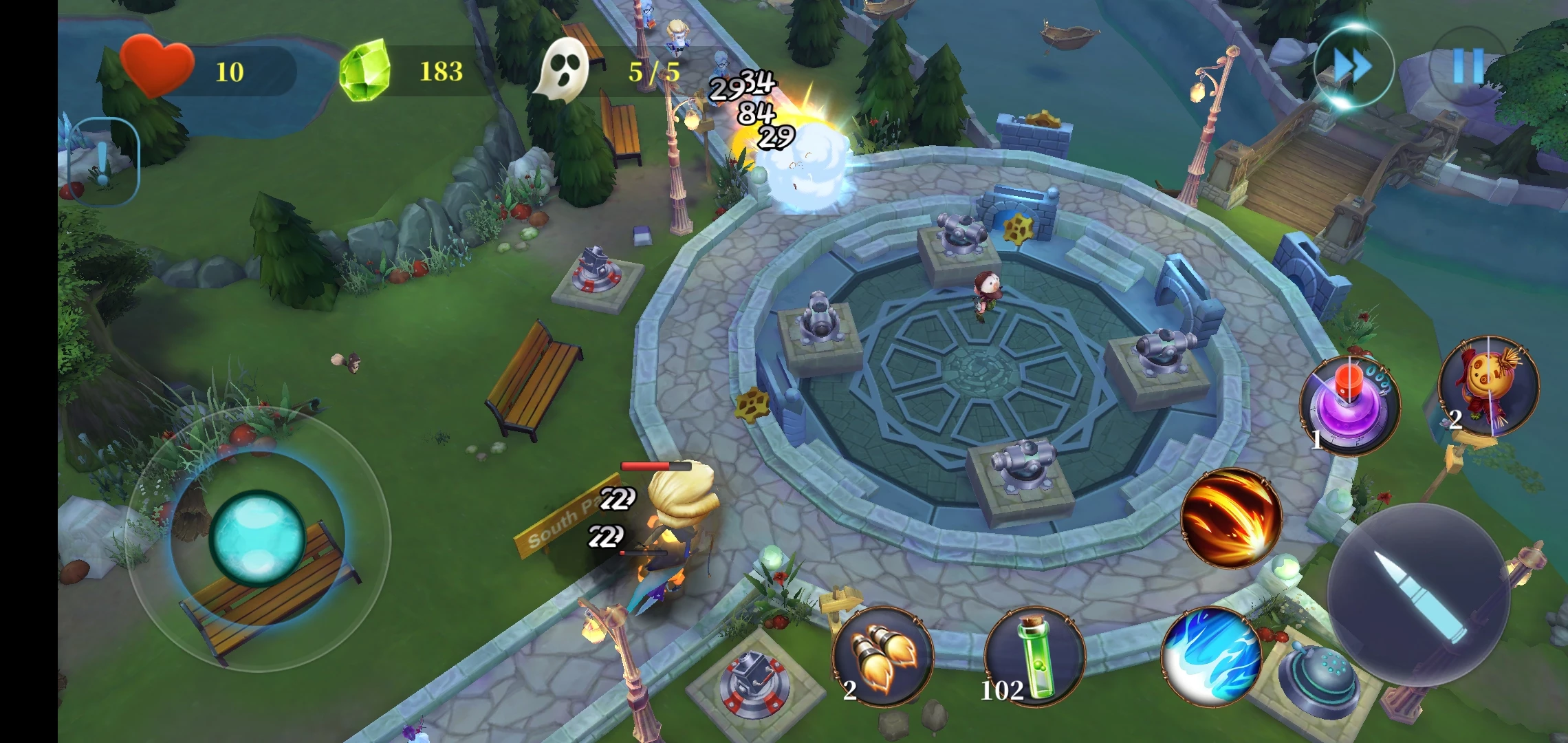1568x743 pixels.
Task: Use the green potion item
Action: [x=1034, y=658]
